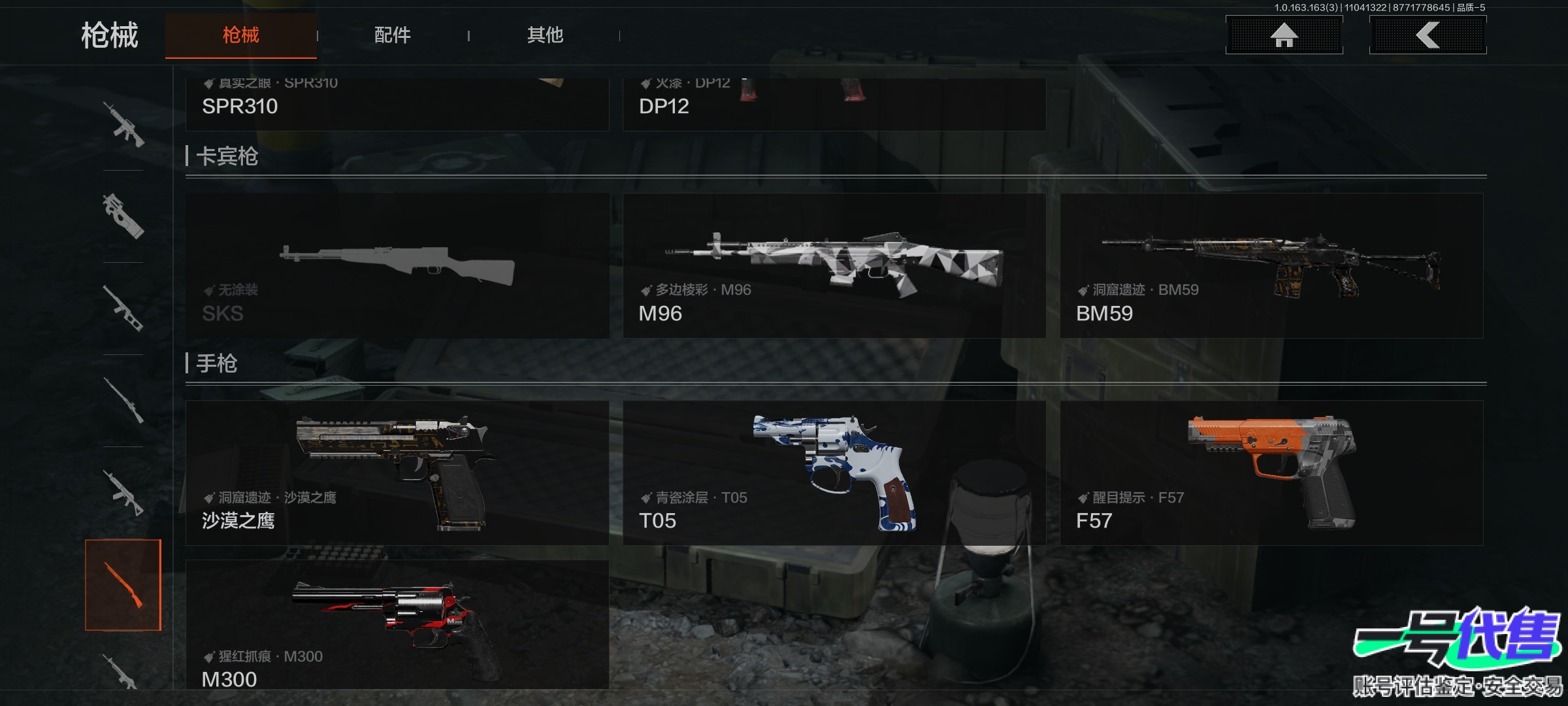Return to the home screen
Image resolution: width=1568 pixels, height=706 pixels.
1284,35
